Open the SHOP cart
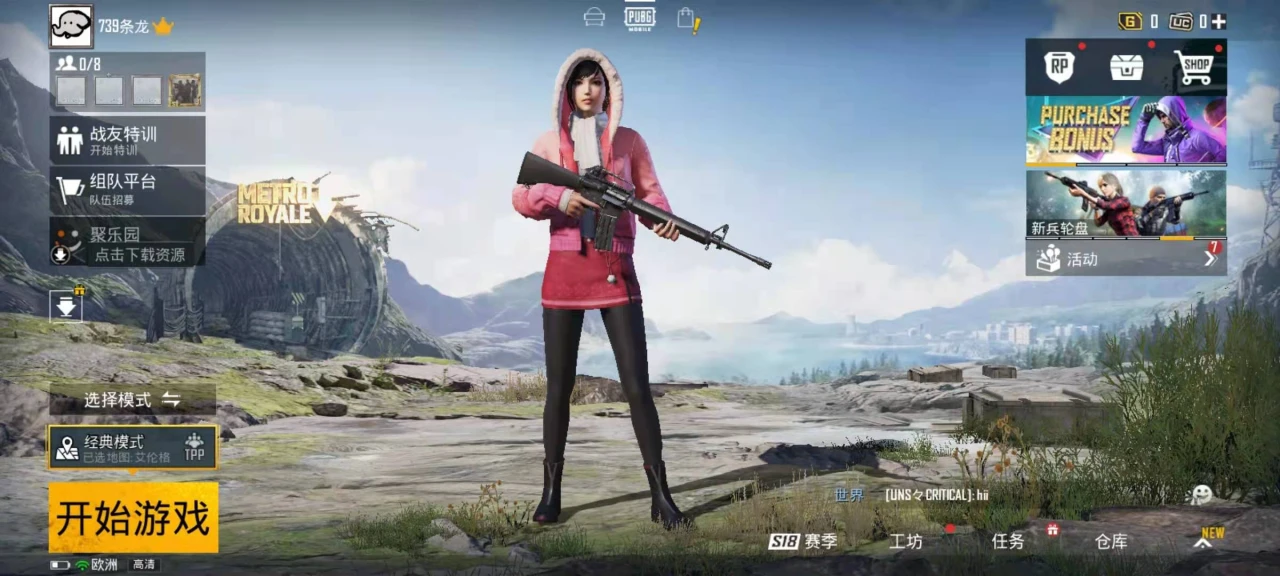The image size is (1280, 576). (1194, 67)
